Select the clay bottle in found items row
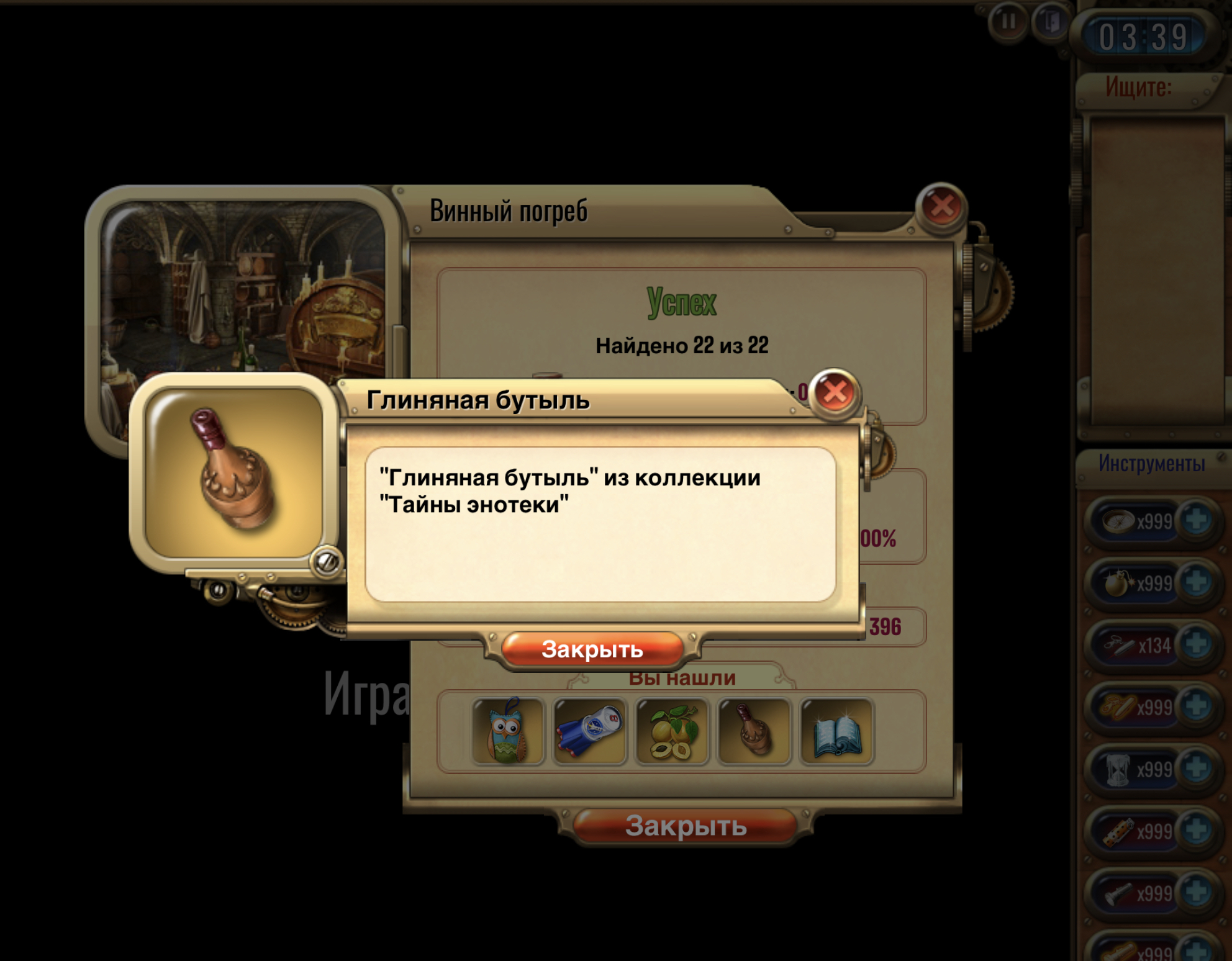This screenshot has height=961, width=1232. pyautogui.click(x=754, y=731)
